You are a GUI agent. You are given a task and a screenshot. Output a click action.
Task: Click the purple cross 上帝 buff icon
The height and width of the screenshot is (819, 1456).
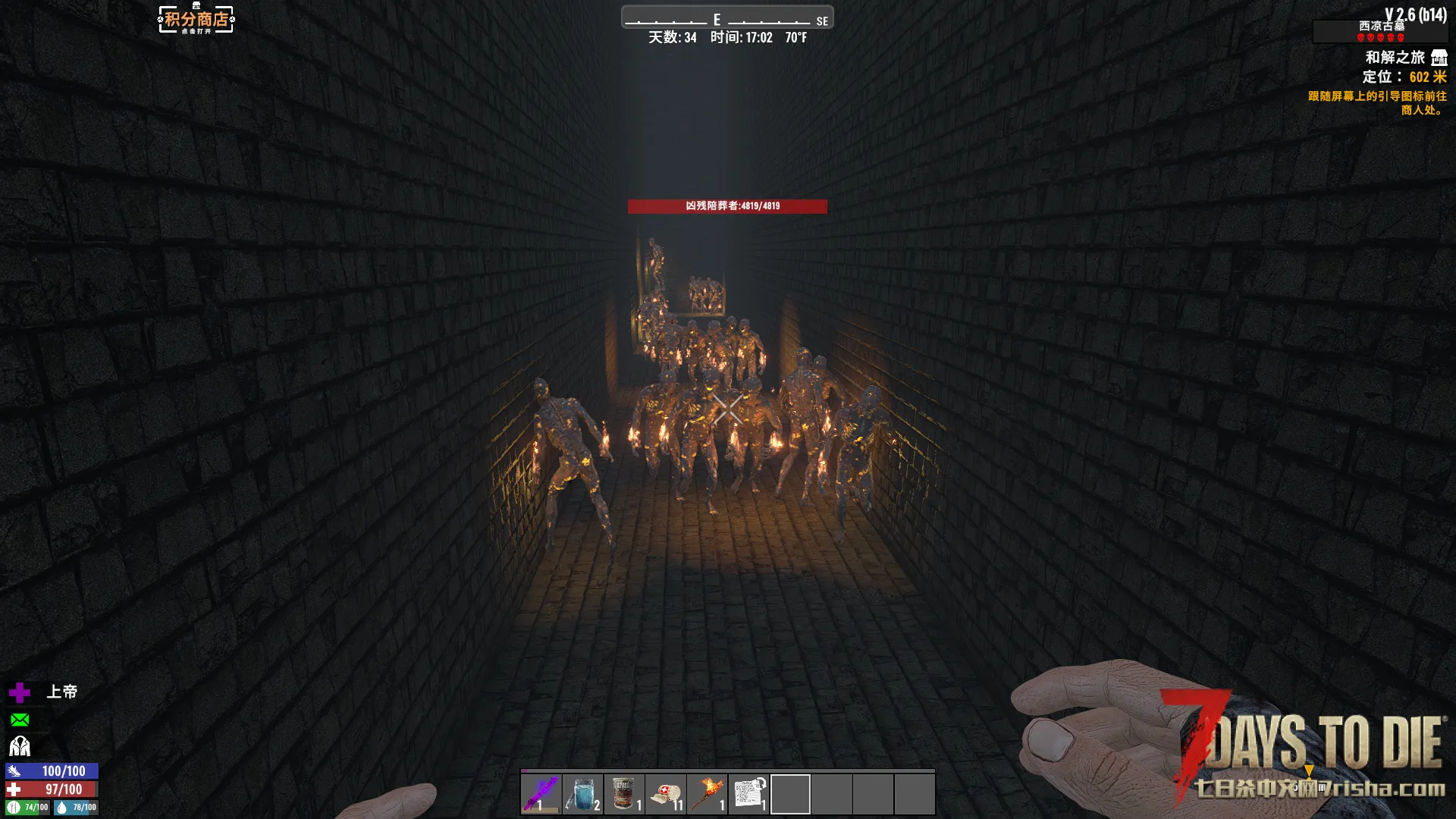pyautogui.click(x=20, y=692)
